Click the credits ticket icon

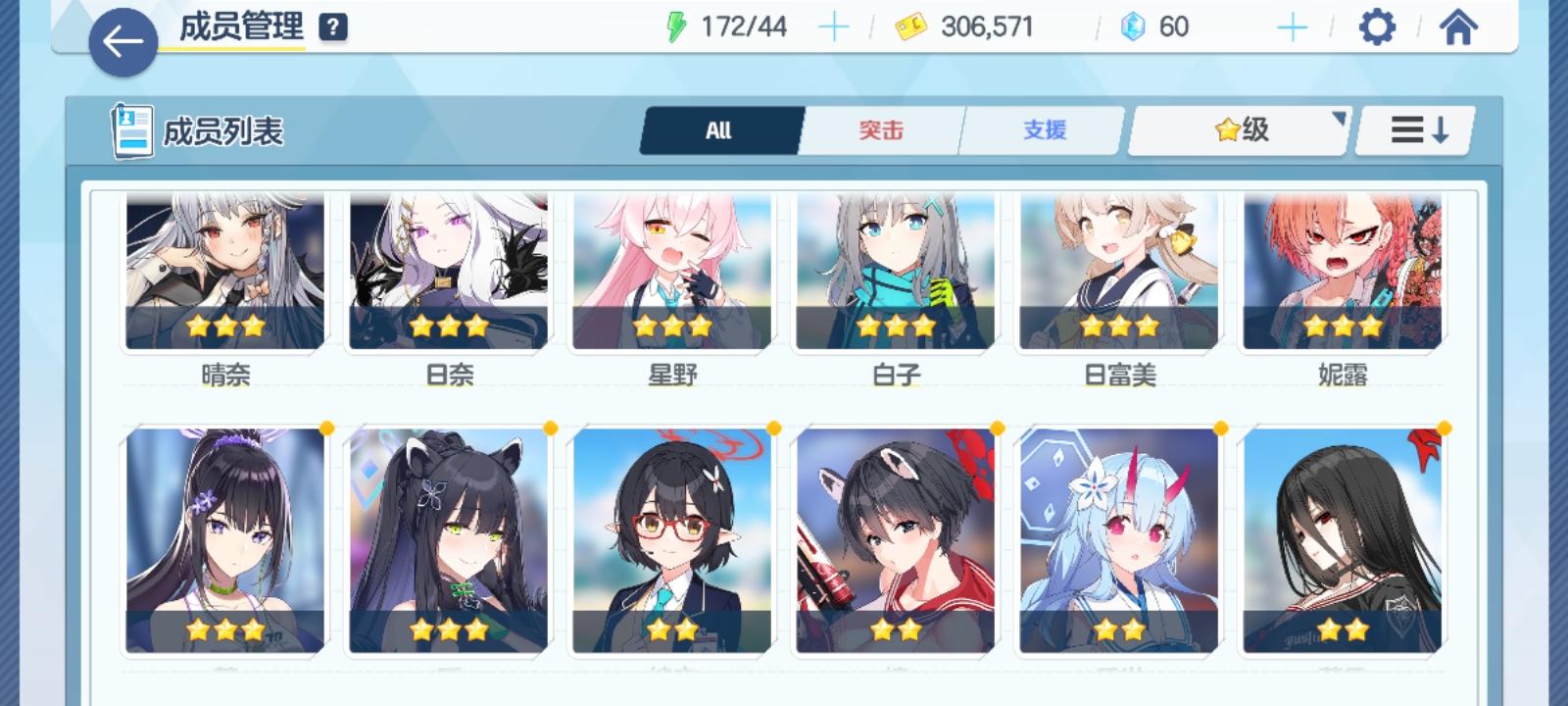(909, 27)
